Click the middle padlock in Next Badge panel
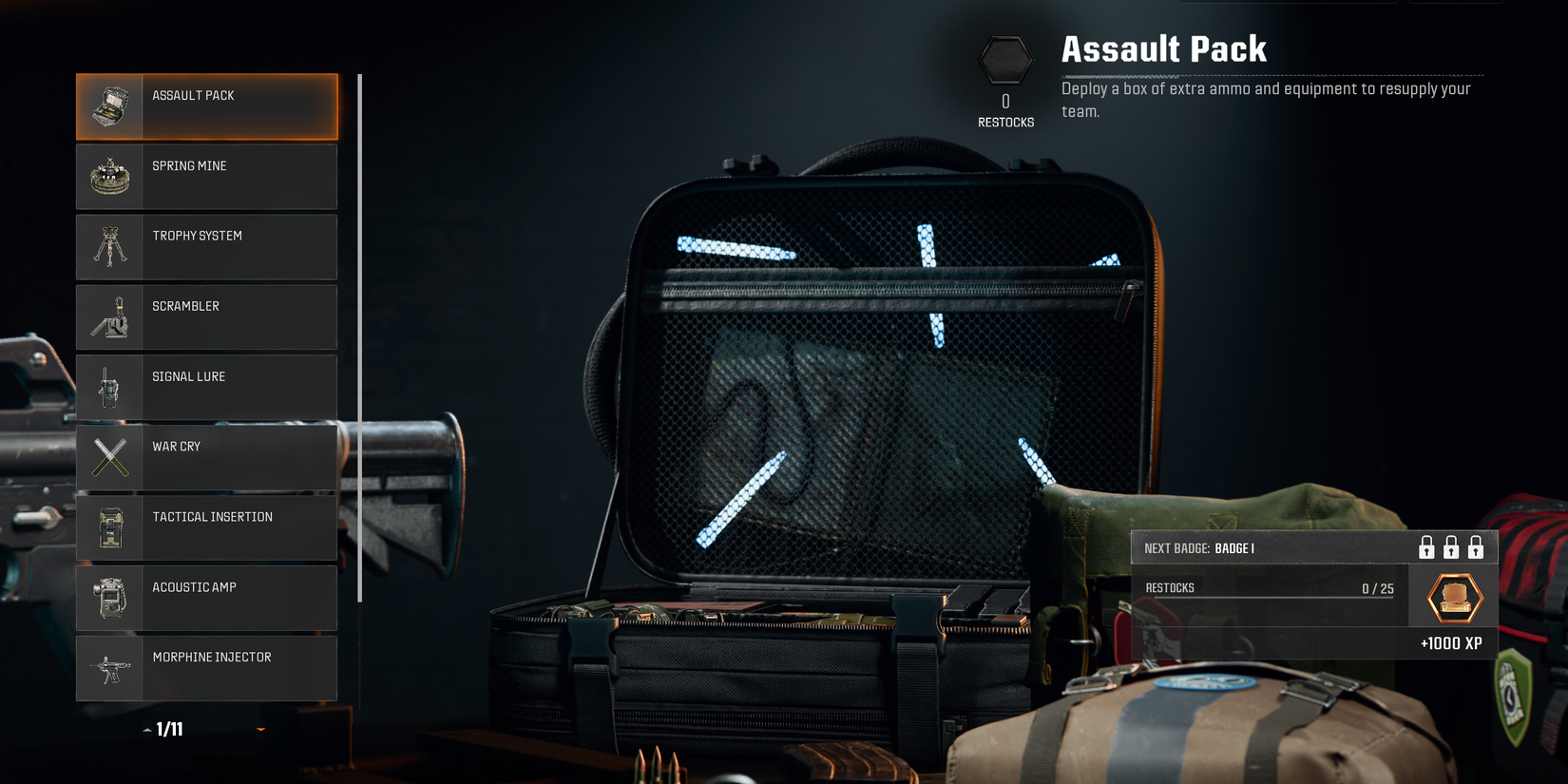1568x784 pixels. point(1450,547)
